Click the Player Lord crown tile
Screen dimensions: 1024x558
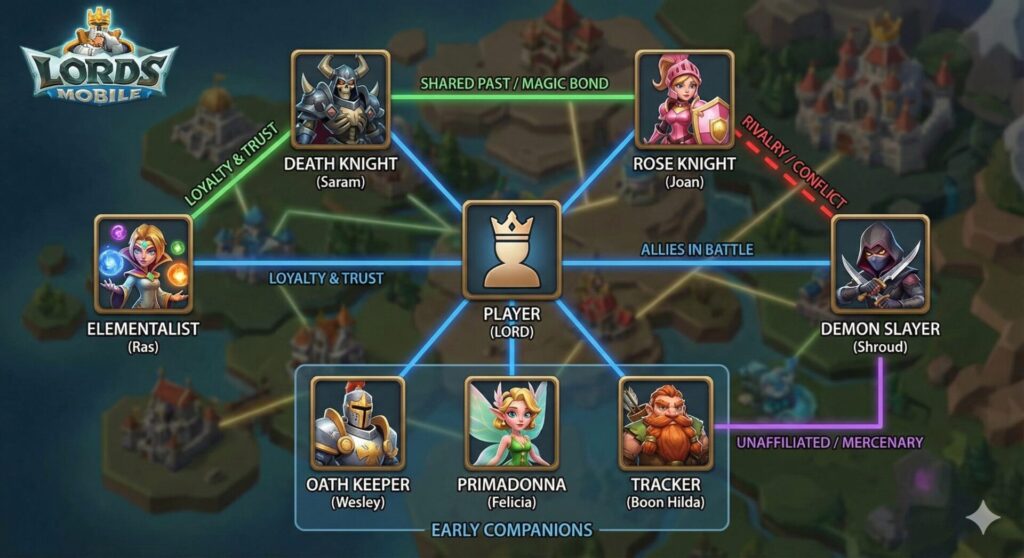coord(512,250)
